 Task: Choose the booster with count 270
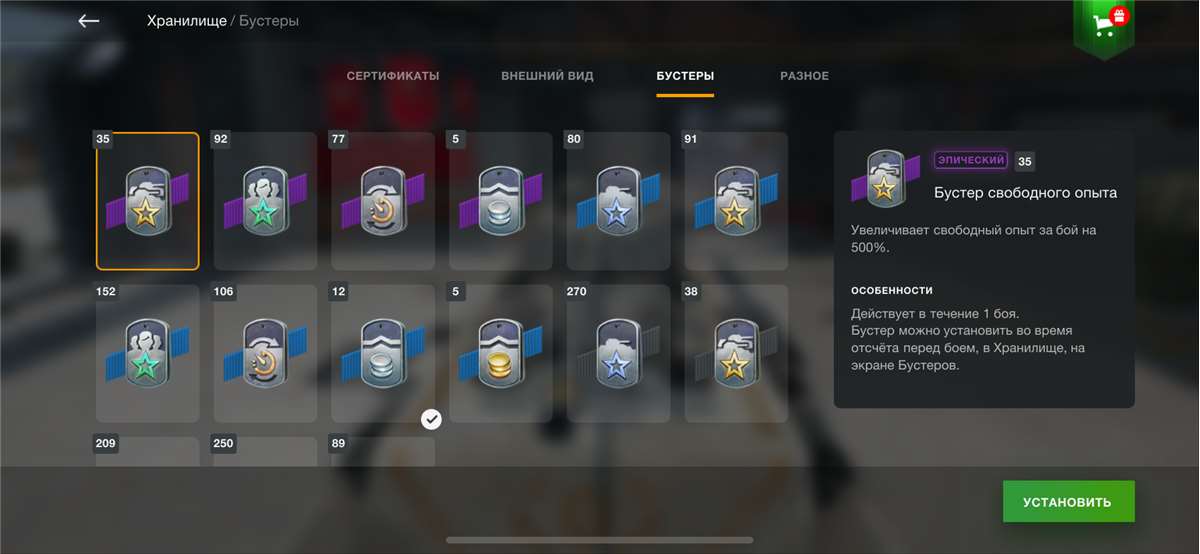coord(618,353)
